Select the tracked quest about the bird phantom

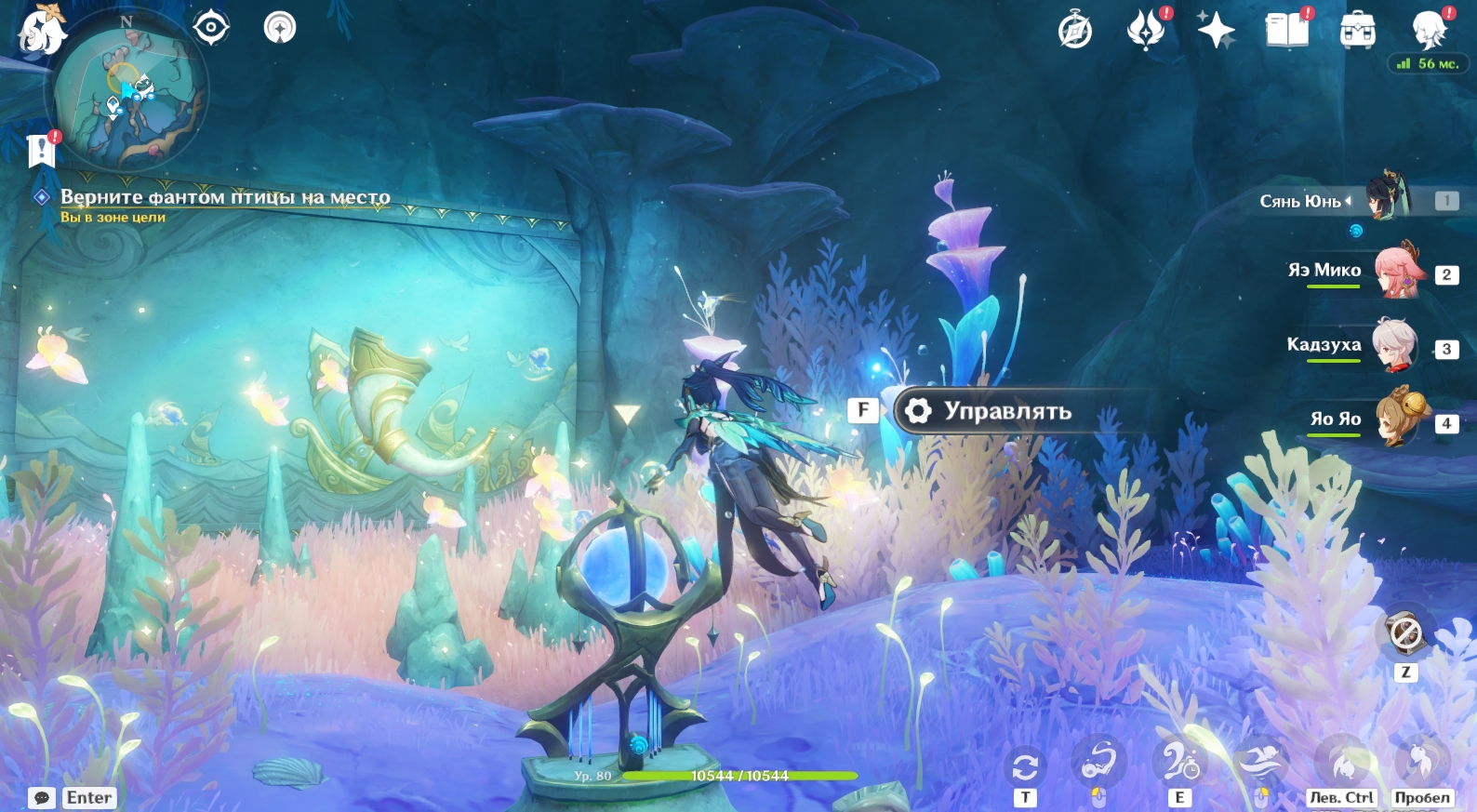tap(224, 197)
